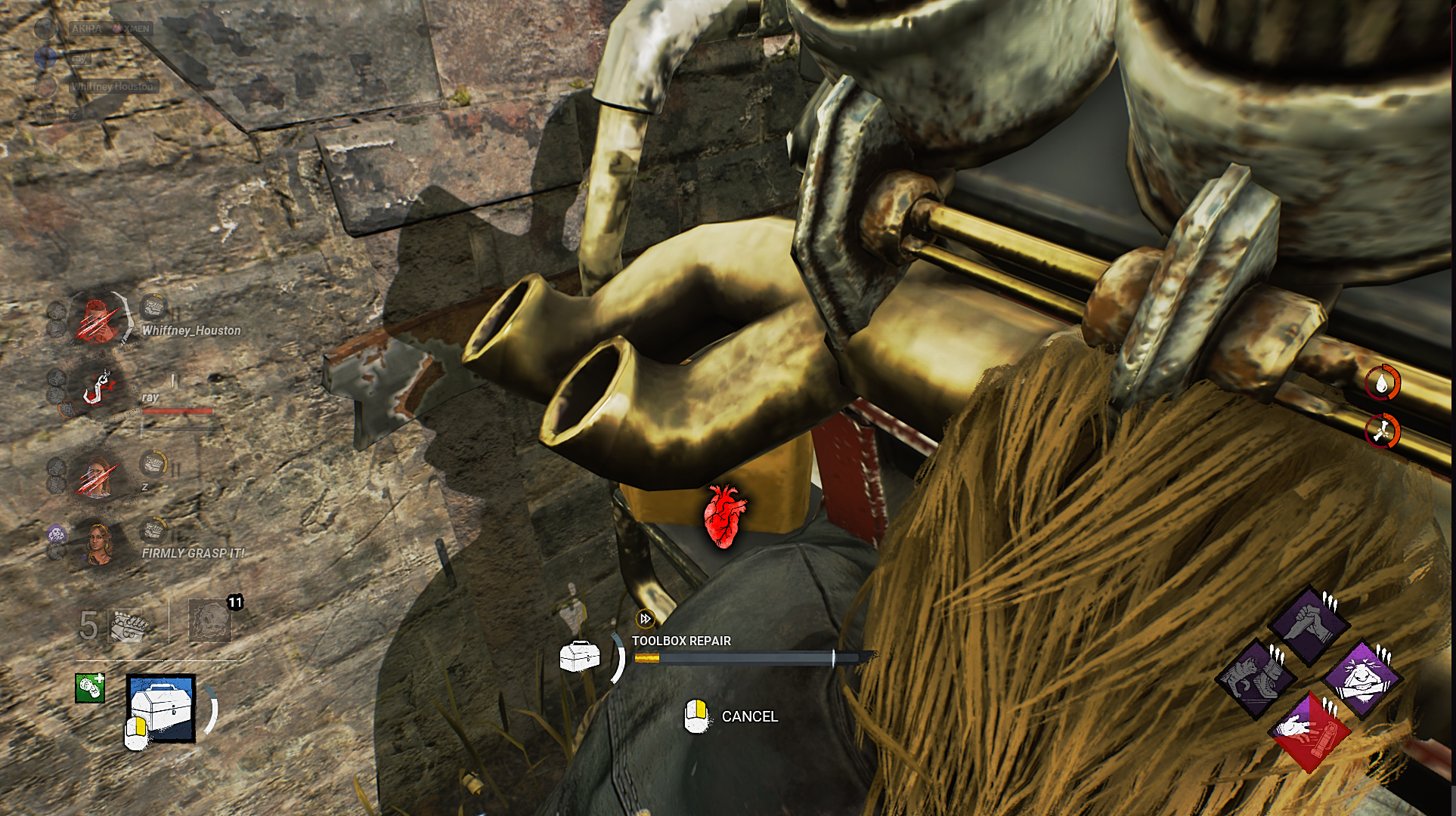This screenshot has width=1456, height=816.
Task: Click the blood droplet status effect icon
Action: tap(1382, 384)
